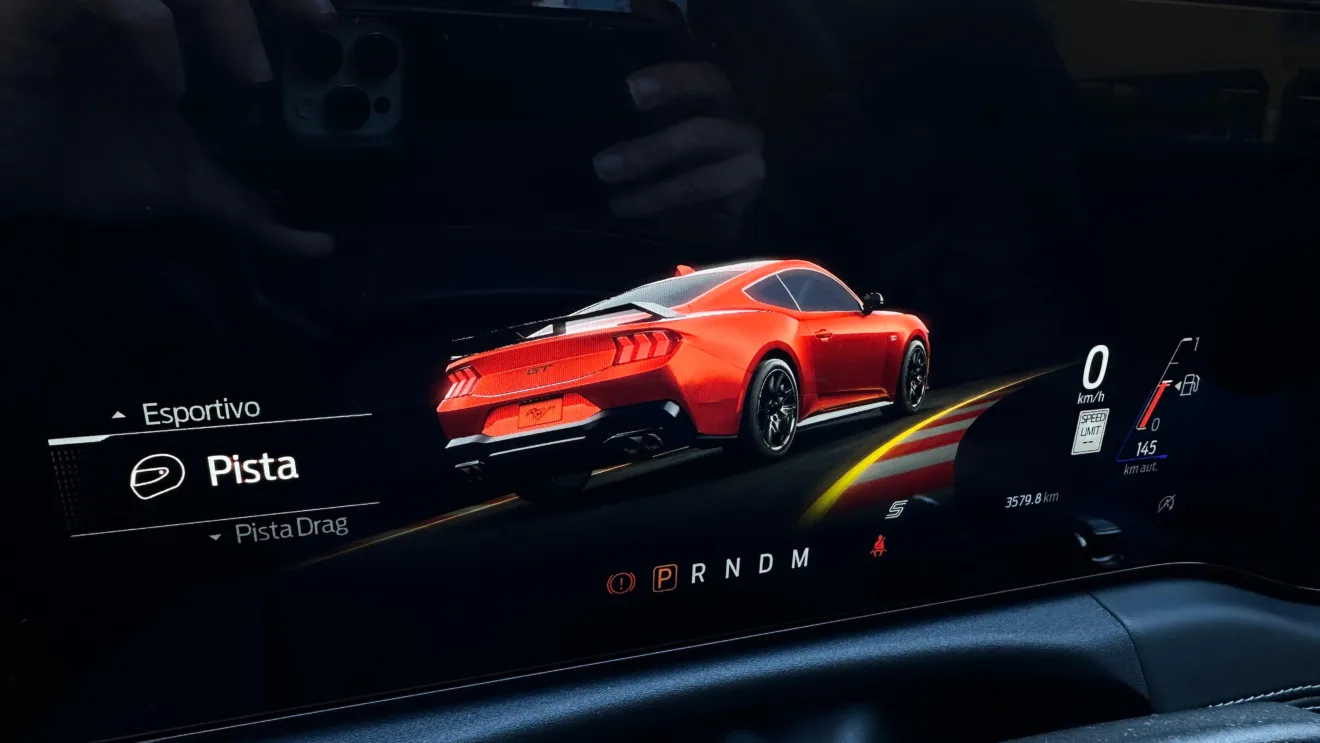1320x743 pixels.
Task: Click the highlighted Pista mode label
Action: click(252, 463)
